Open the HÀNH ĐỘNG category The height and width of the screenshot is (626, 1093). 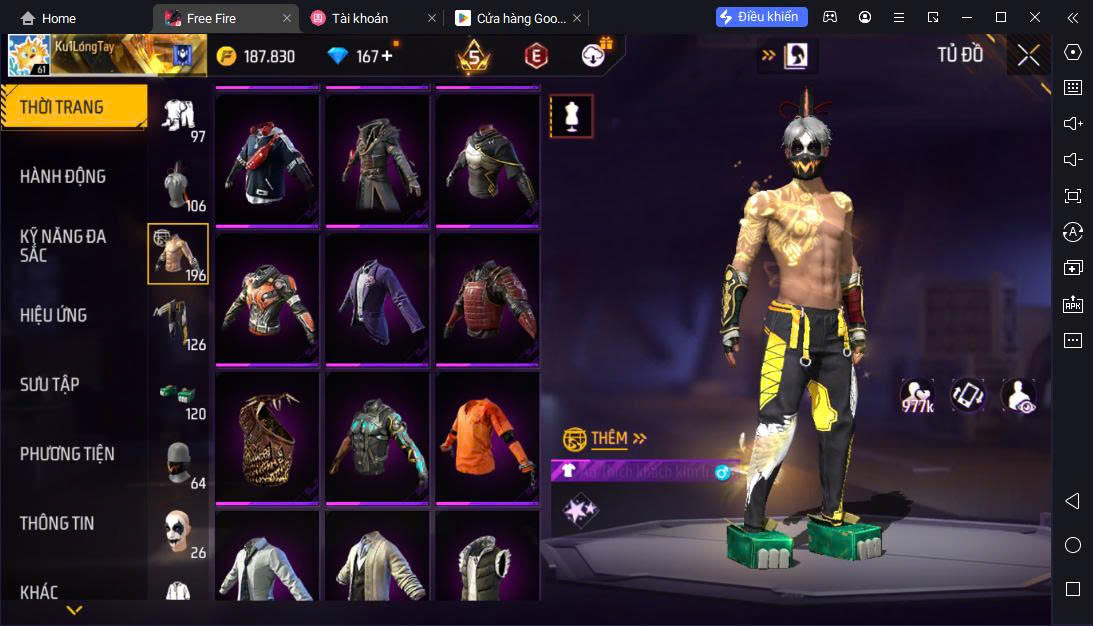pyautogui.click(x=63, y=177)
